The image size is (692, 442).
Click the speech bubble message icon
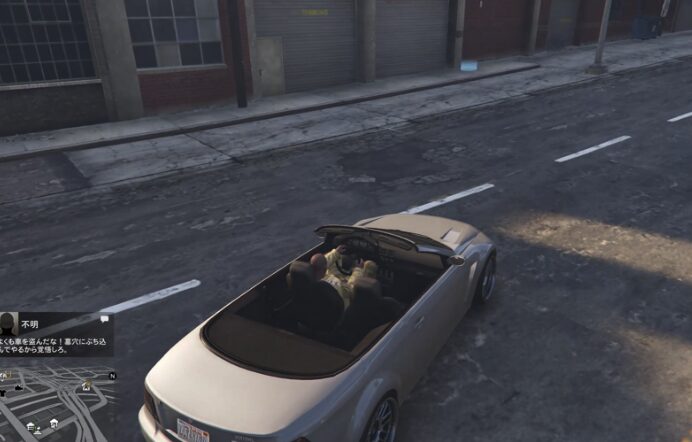coord(104,320)
